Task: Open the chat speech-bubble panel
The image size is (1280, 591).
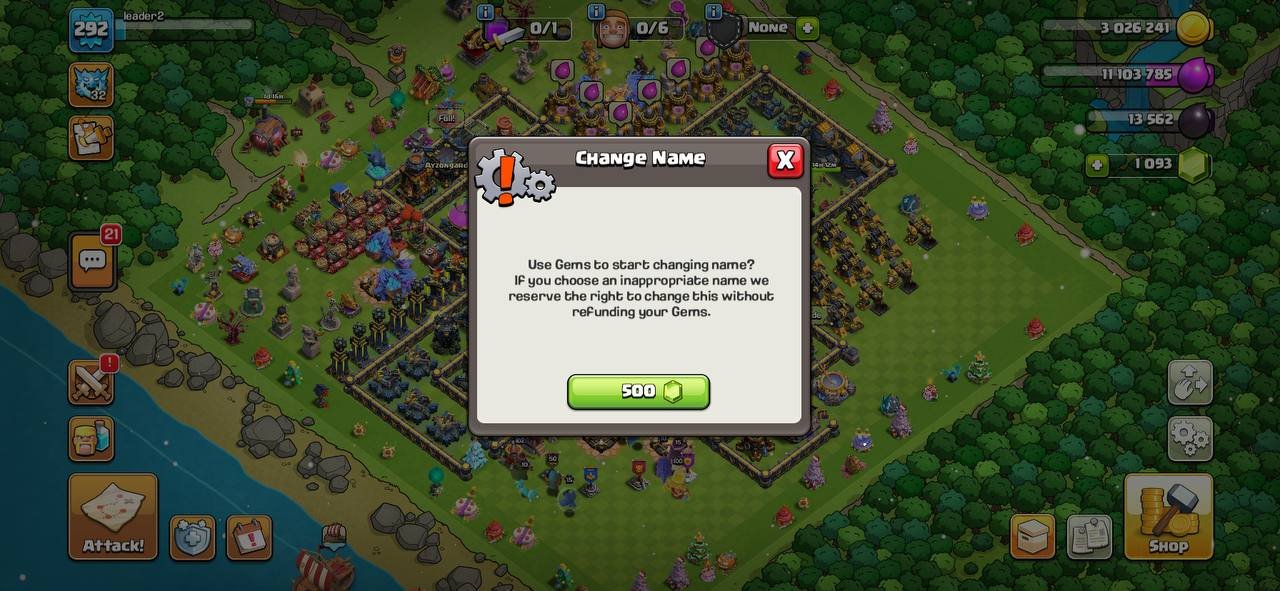Action: point(92,262)
